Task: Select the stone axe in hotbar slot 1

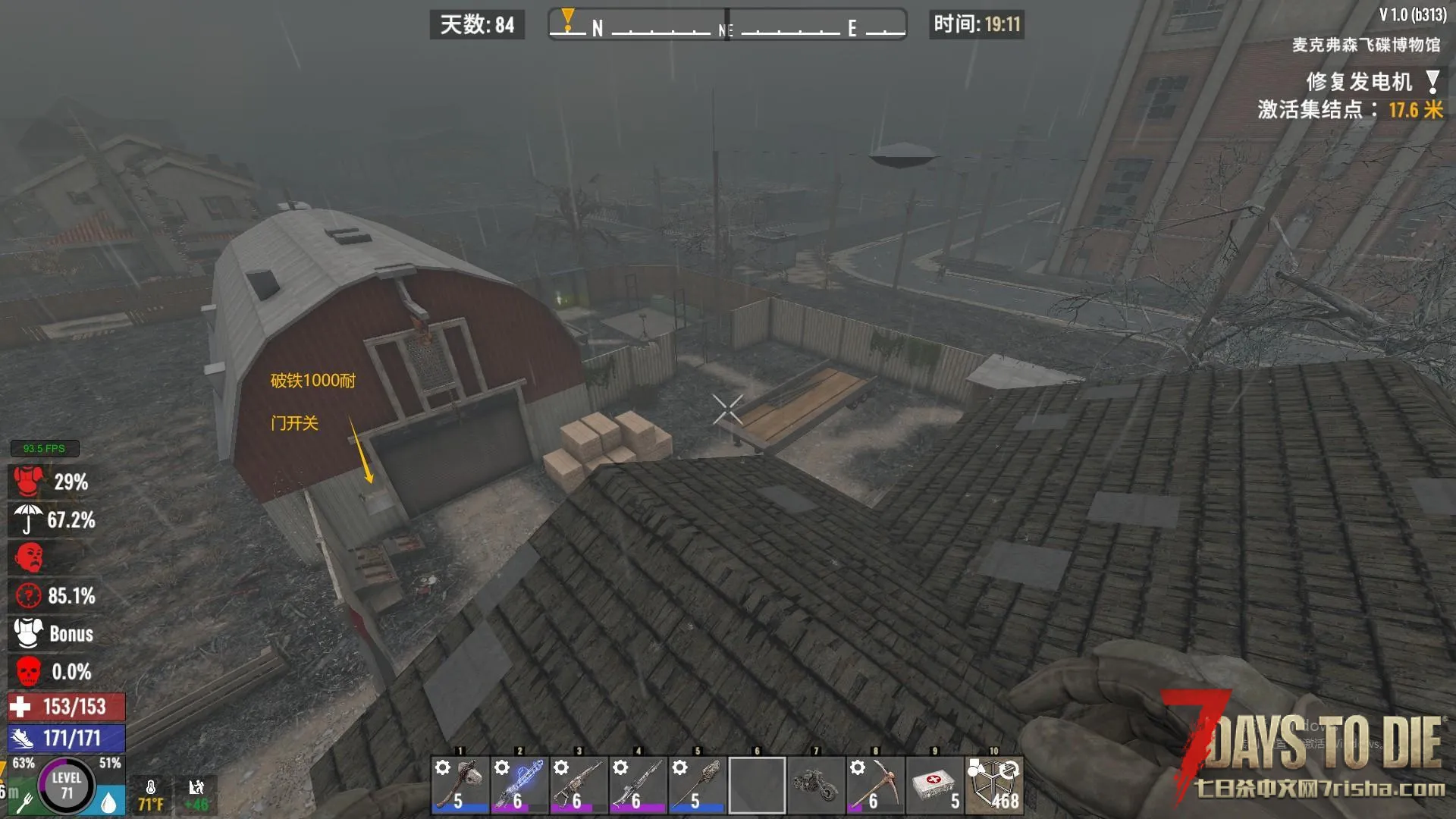Action: 460,785
